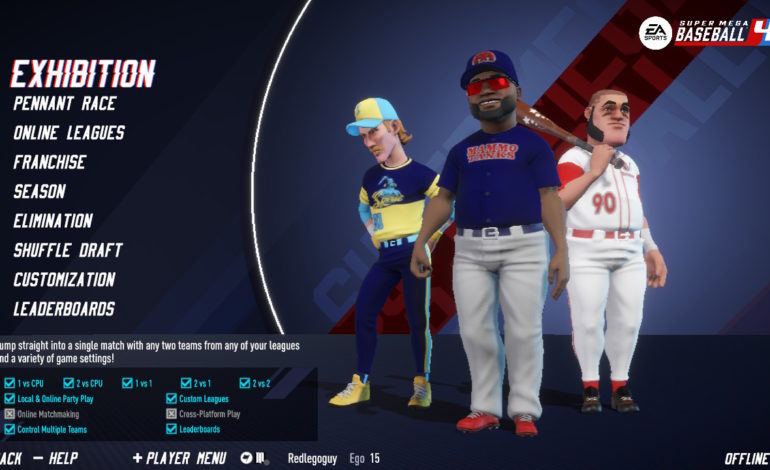This screenshot has width=770, height=470.
Task: Choose the Franchise mode
Action: (50, 162)
